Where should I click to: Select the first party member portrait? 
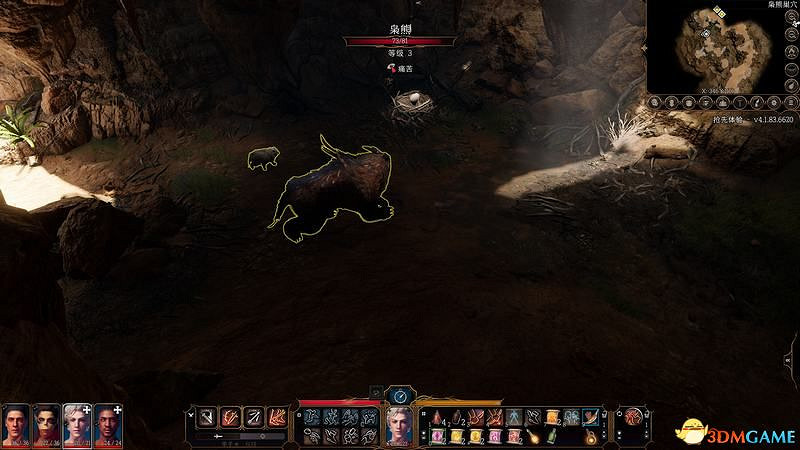tap(15, 423)
